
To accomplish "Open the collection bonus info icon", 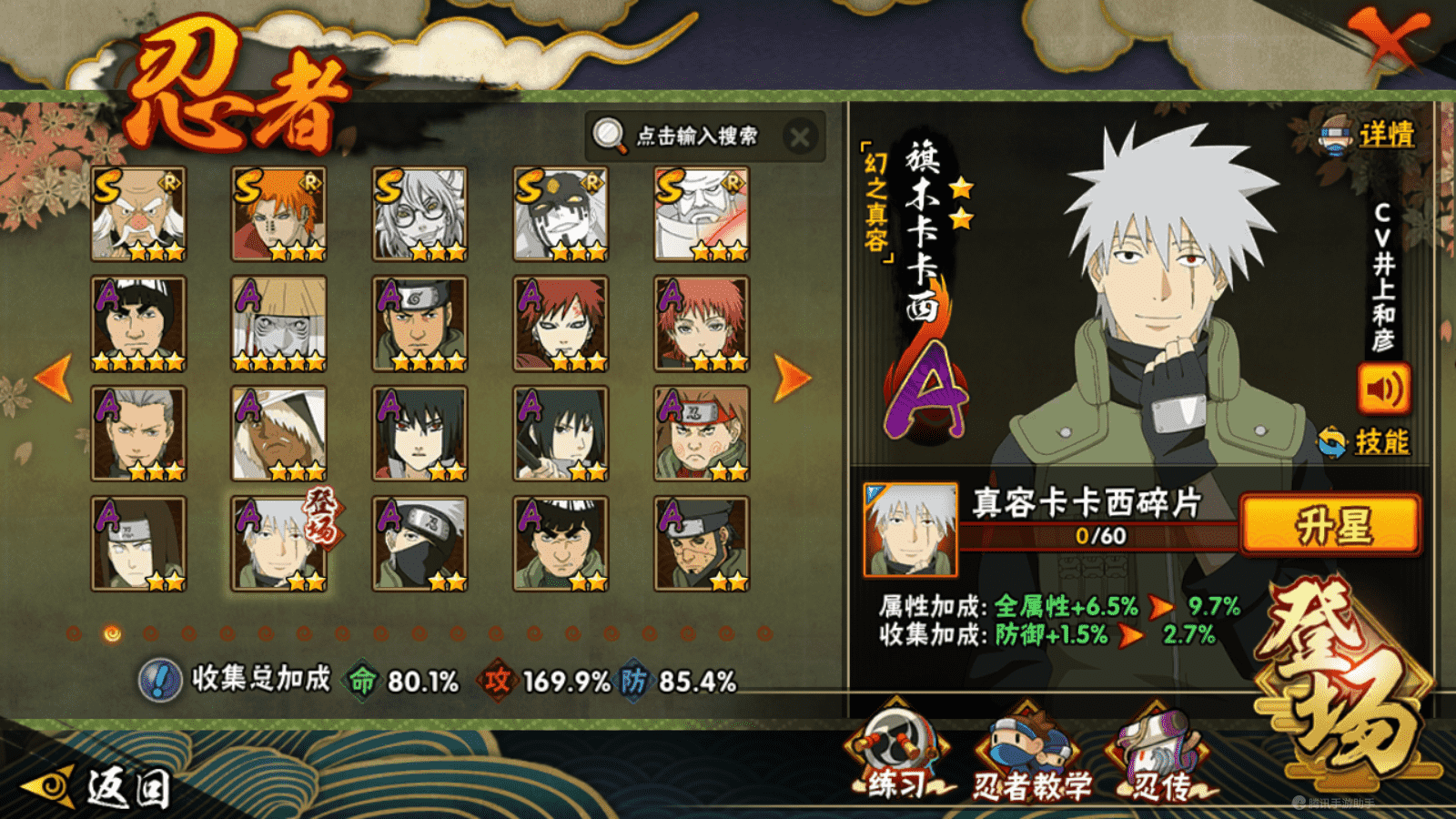I will [x=161, y=681].
